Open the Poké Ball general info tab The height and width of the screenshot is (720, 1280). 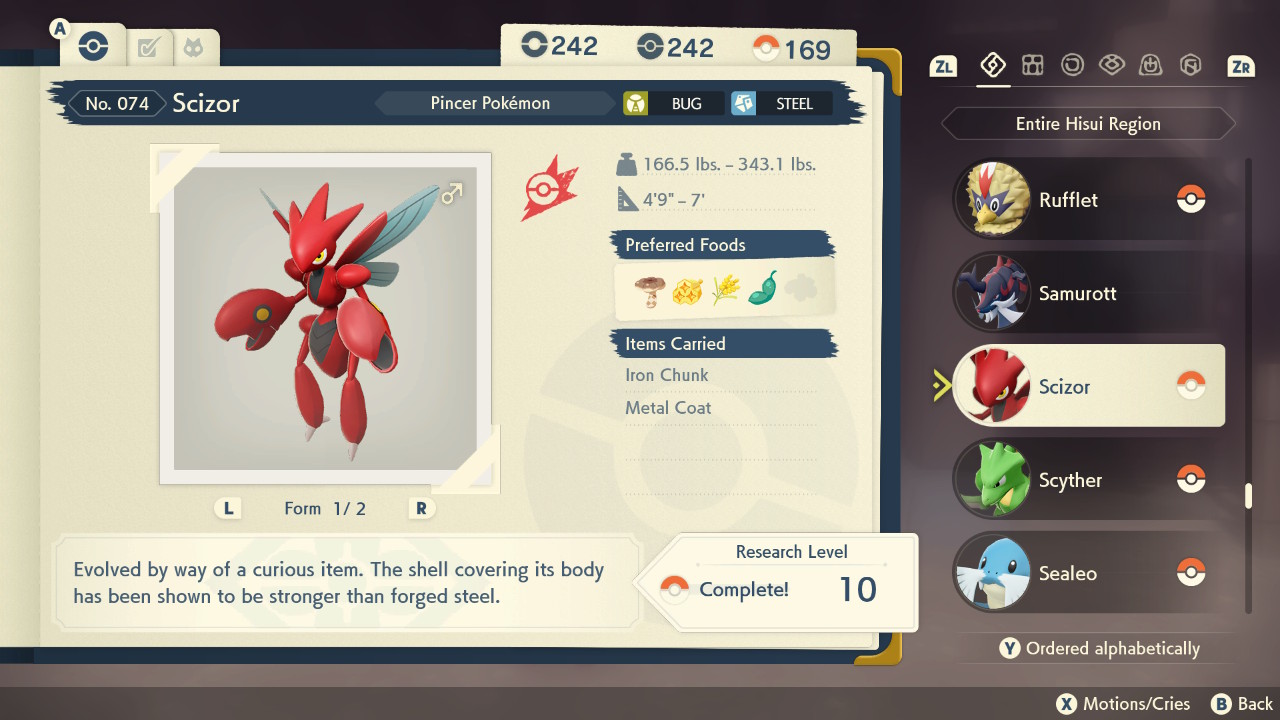point(93,46)
